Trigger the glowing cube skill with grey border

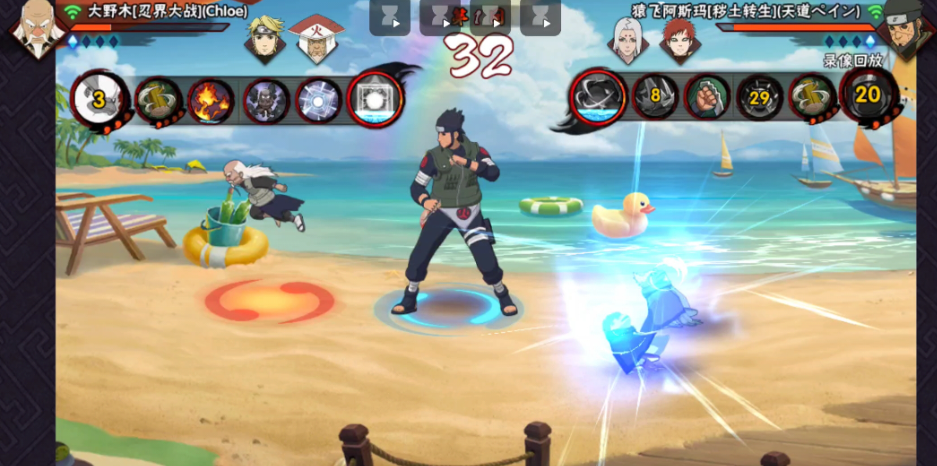(319, 100)
